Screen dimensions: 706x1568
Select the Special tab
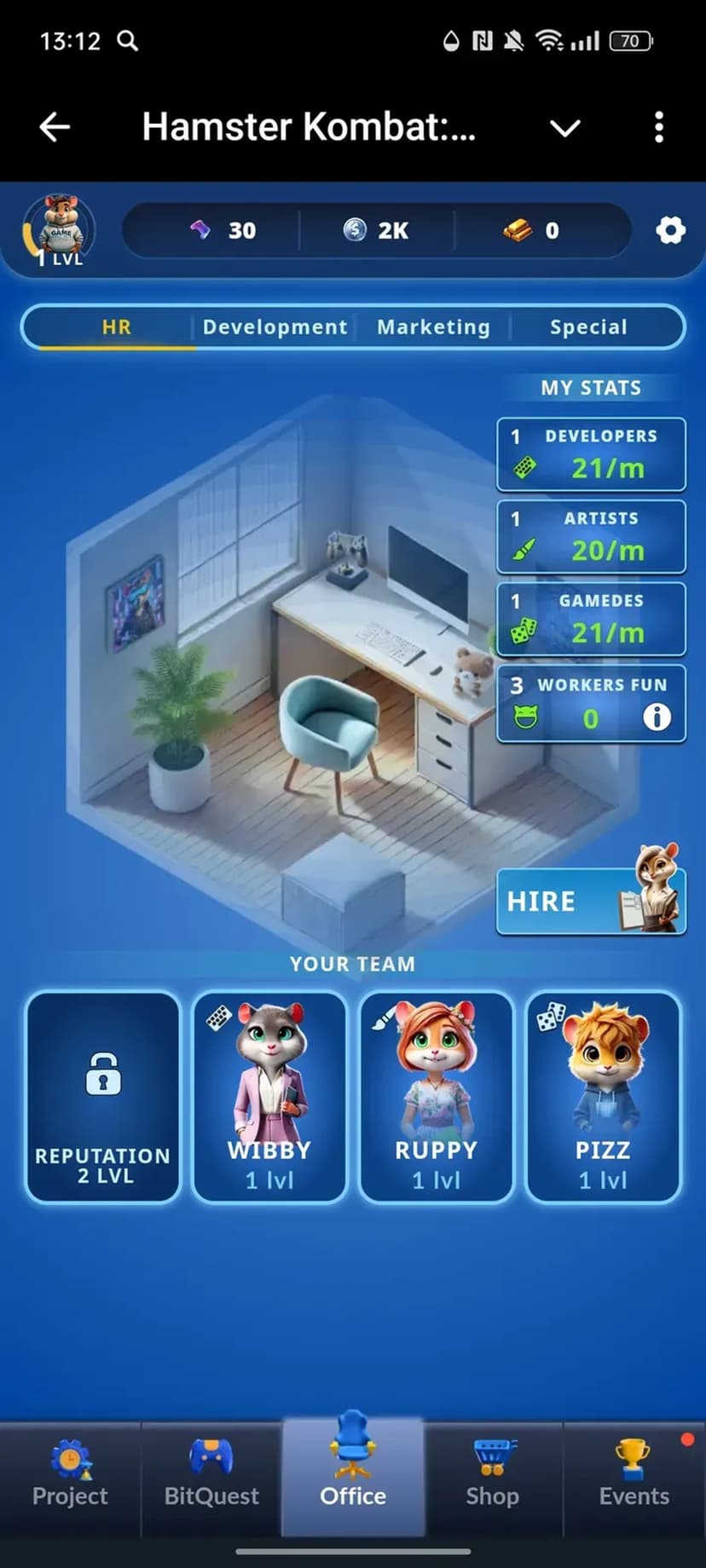[x=588, y=327]
